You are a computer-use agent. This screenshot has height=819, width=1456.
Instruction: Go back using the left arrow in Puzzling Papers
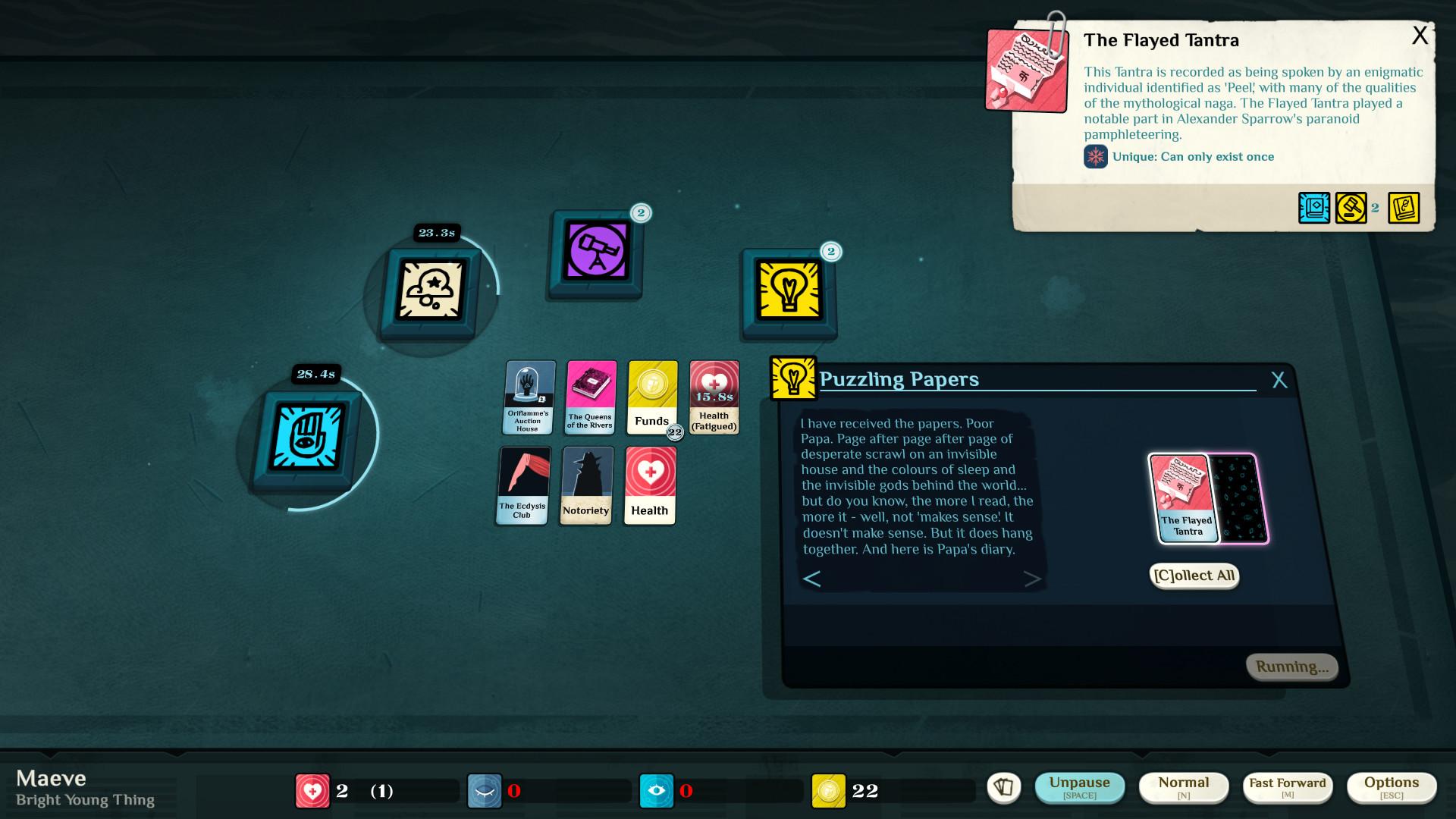click(x=812, y=578)
